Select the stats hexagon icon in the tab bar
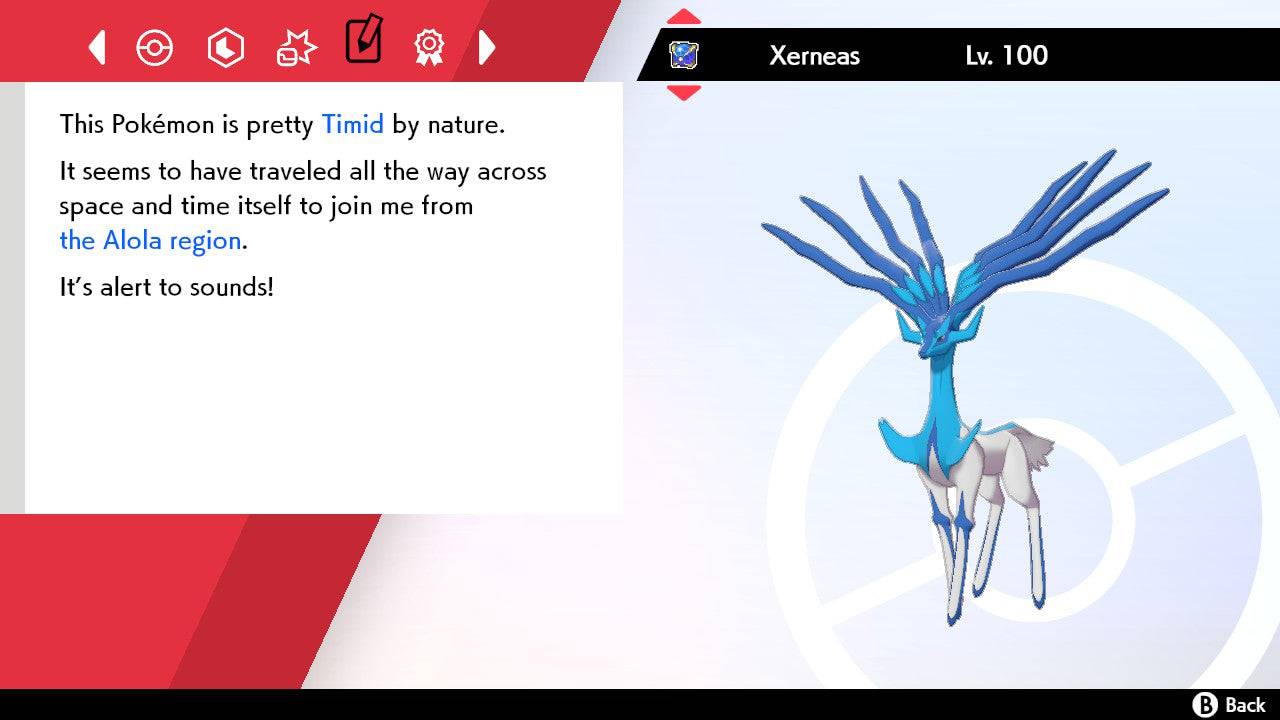Viewport: 1280px width, 720px height. tap(225, 47)
